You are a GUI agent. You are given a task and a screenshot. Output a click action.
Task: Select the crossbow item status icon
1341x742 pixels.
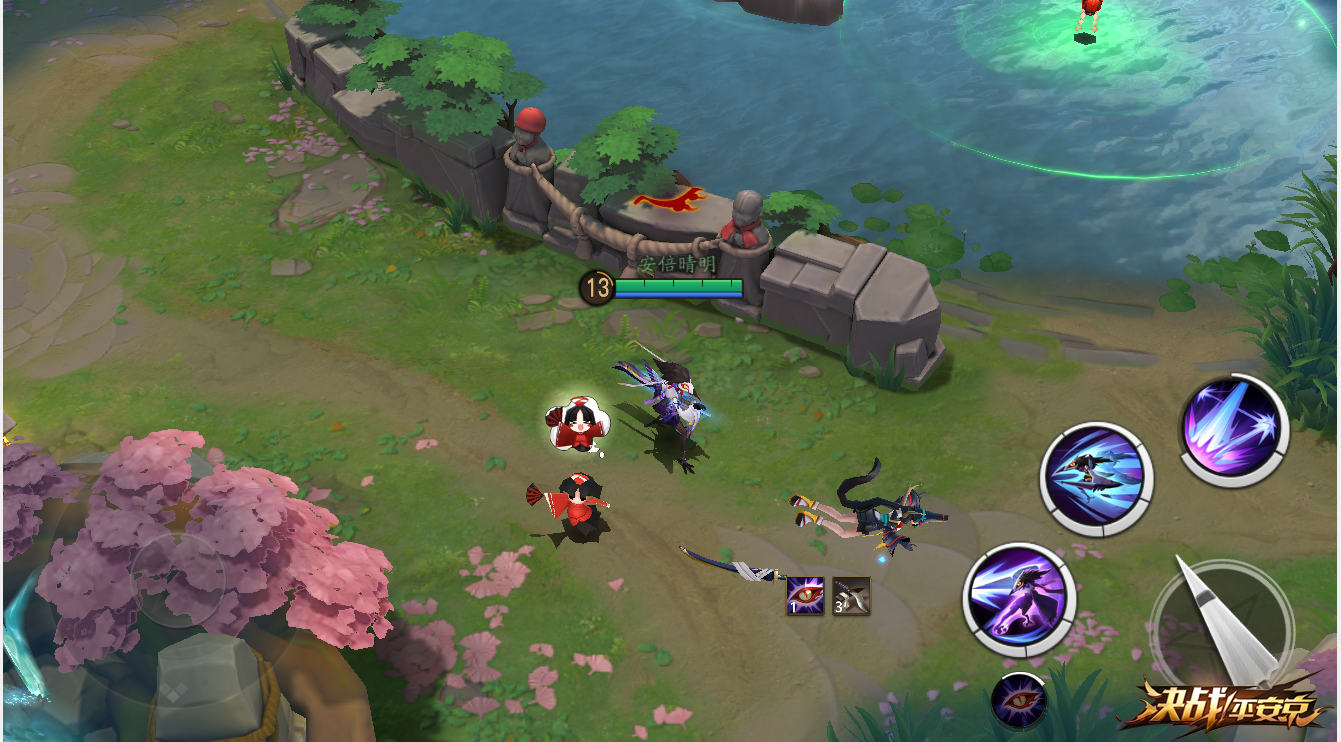pyautogui.click(x=851, y=596)
